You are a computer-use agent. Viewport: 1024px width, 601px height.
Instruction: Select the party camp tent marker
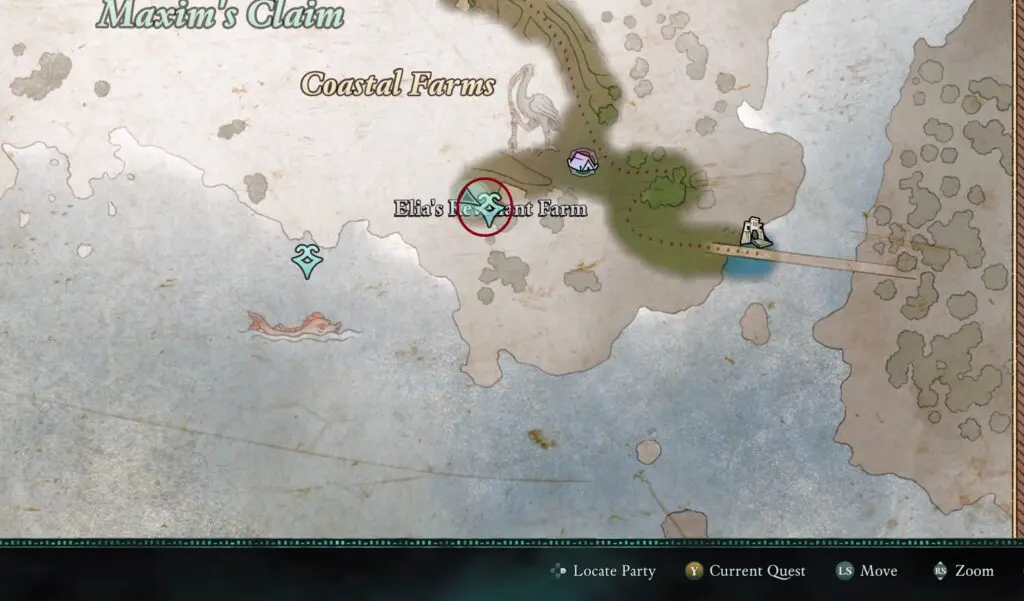click(581, 162)
